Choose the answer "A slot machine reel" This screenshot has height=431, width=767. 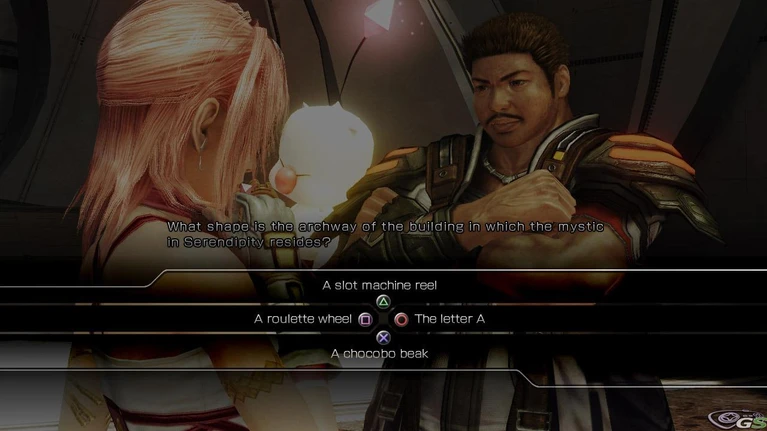[x=379, y=286]
